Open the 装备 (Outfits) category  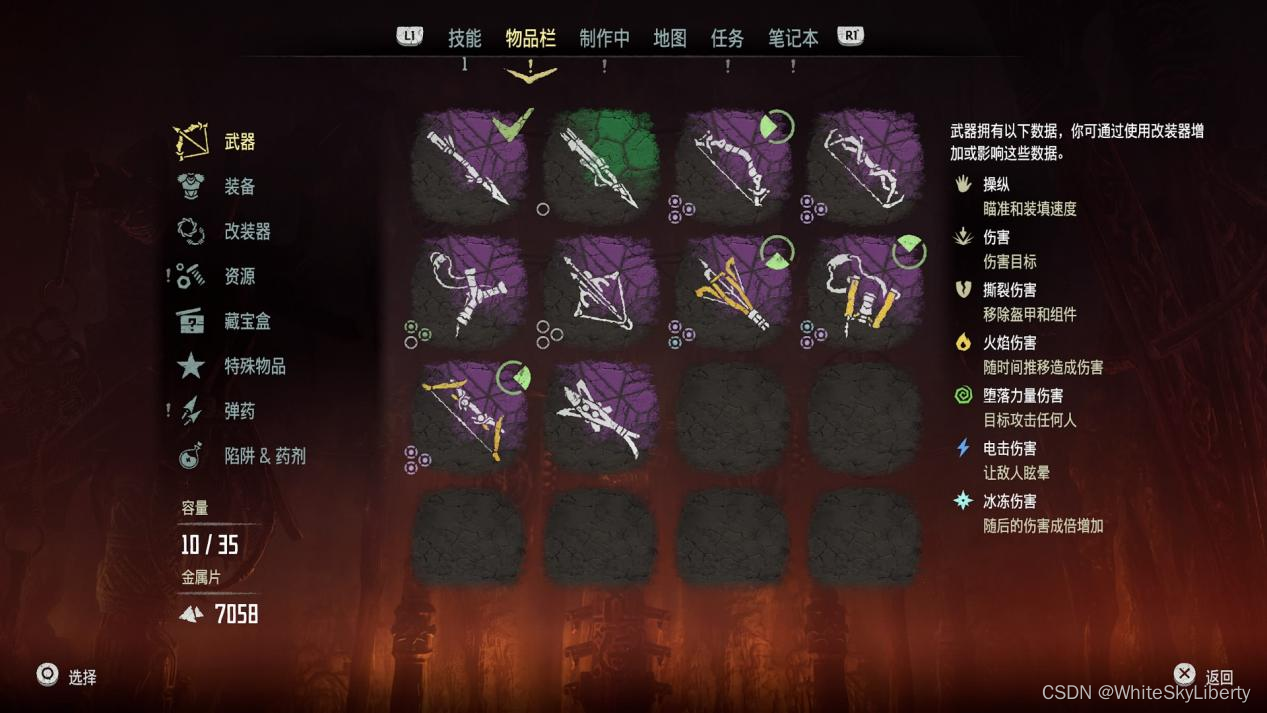click(x=239, y=187)
